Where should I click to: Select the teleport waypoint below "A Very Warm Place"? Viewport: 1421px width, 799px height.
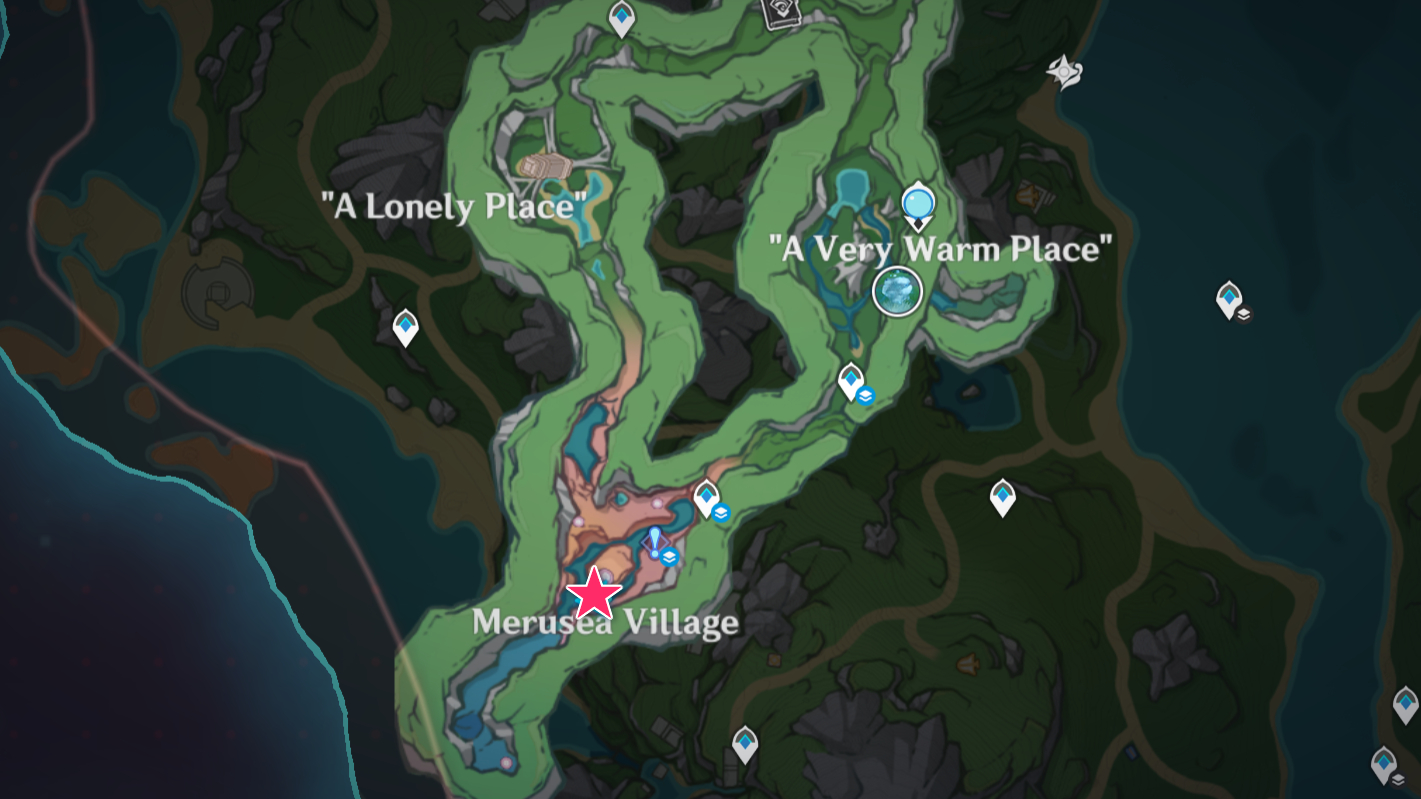(x=851, y=380)
